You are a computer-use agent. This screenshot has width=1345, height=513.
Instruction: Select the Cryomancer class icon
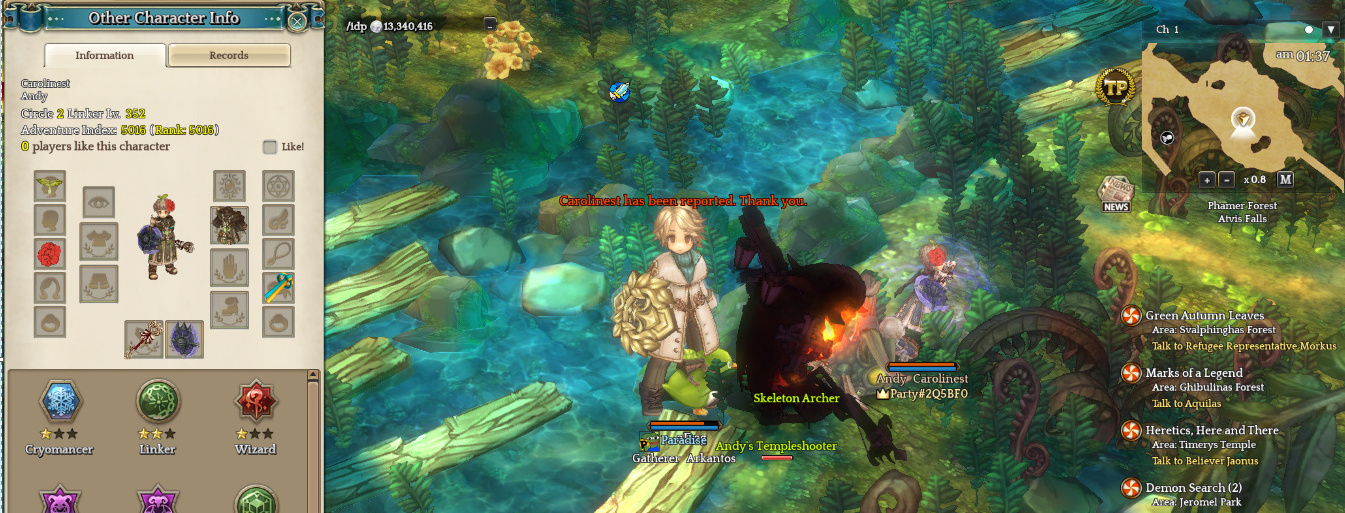coord(59,401)
